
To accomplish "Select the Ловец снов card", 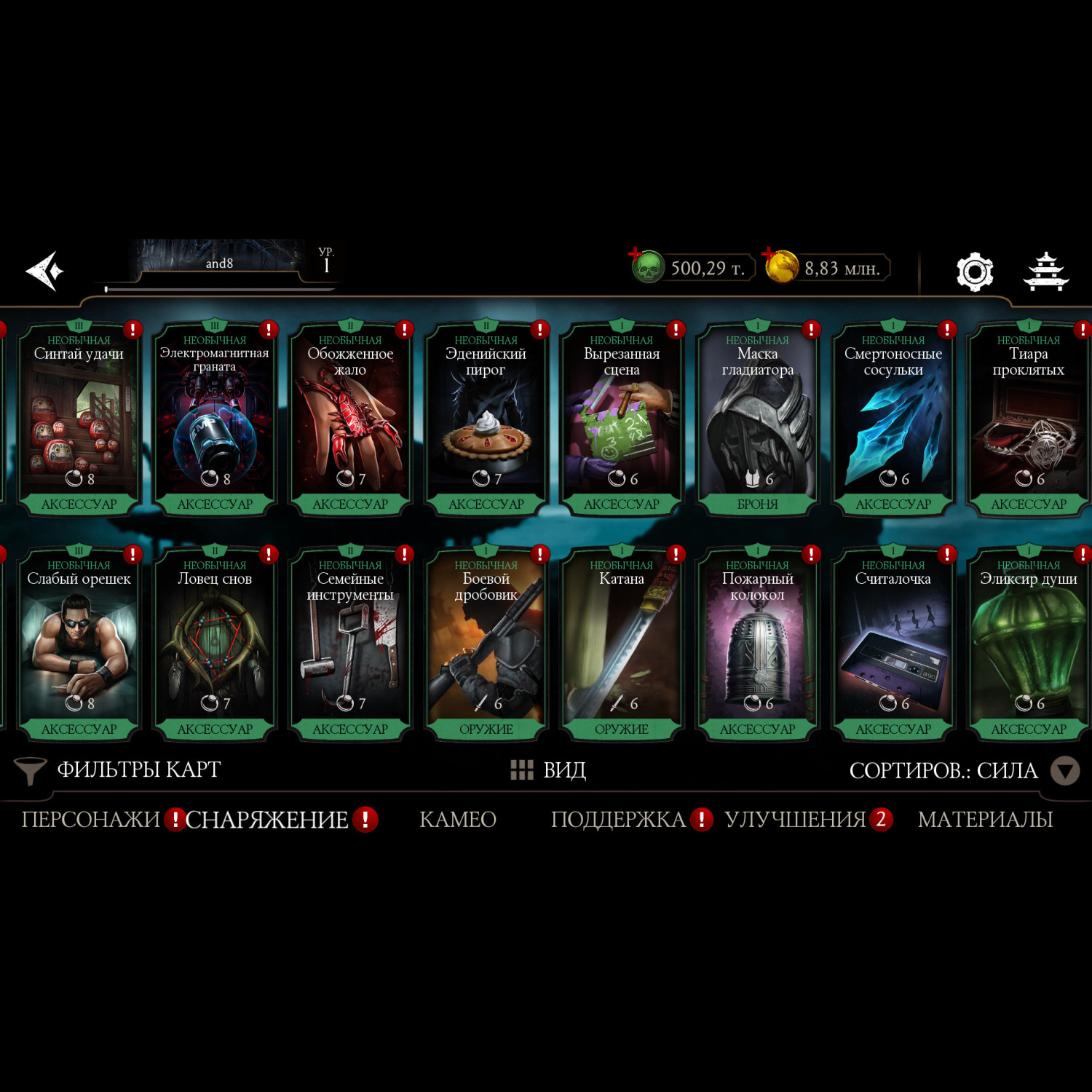I will pos(215,646).
